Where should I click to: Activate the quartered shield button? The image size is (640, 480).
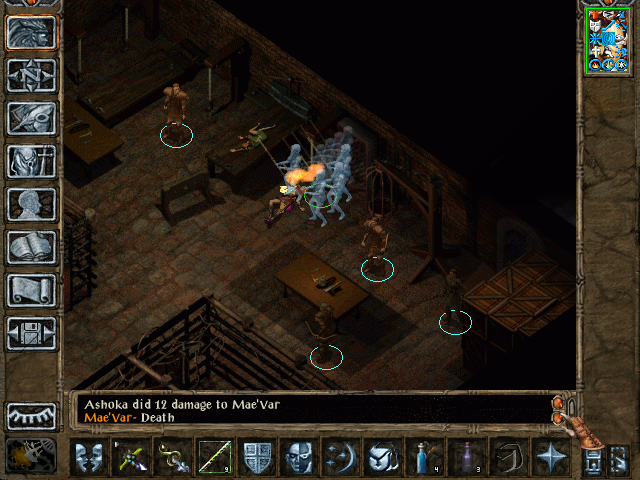pyautogui.click(x=257, y=458)
